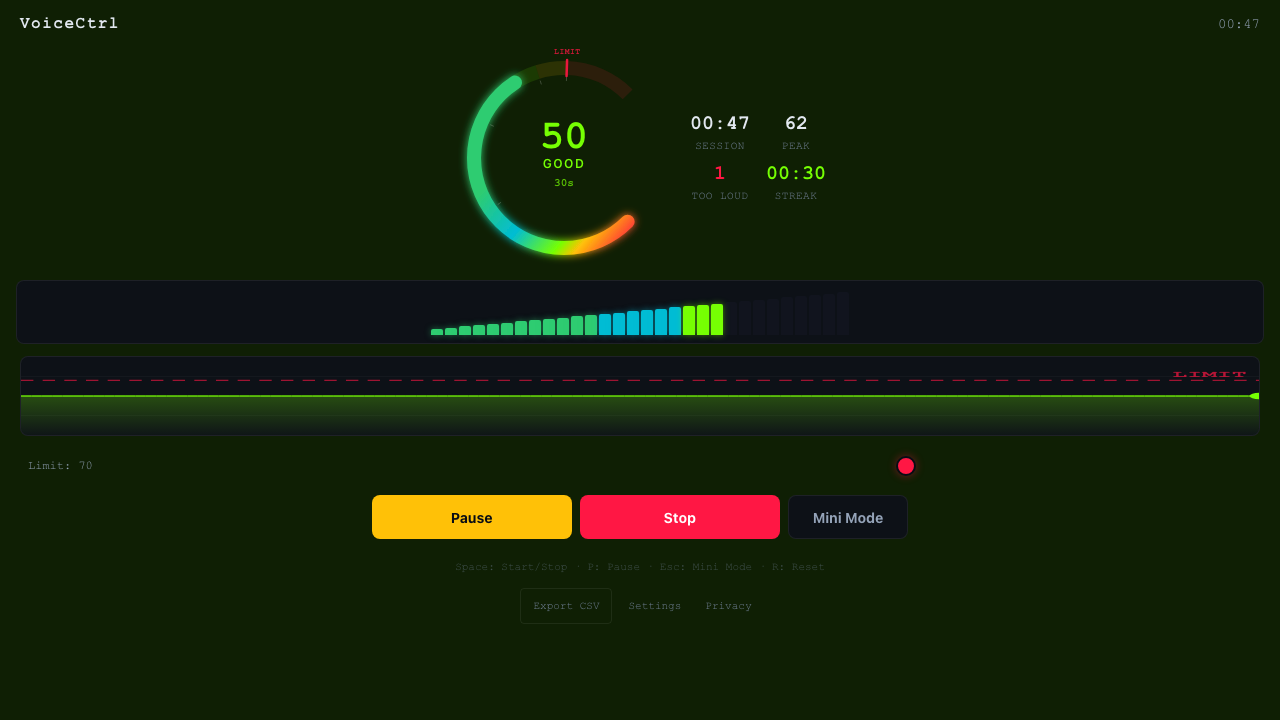Pause the current monitoring session
The image size is (1280, 720).
tap(471, 517)
